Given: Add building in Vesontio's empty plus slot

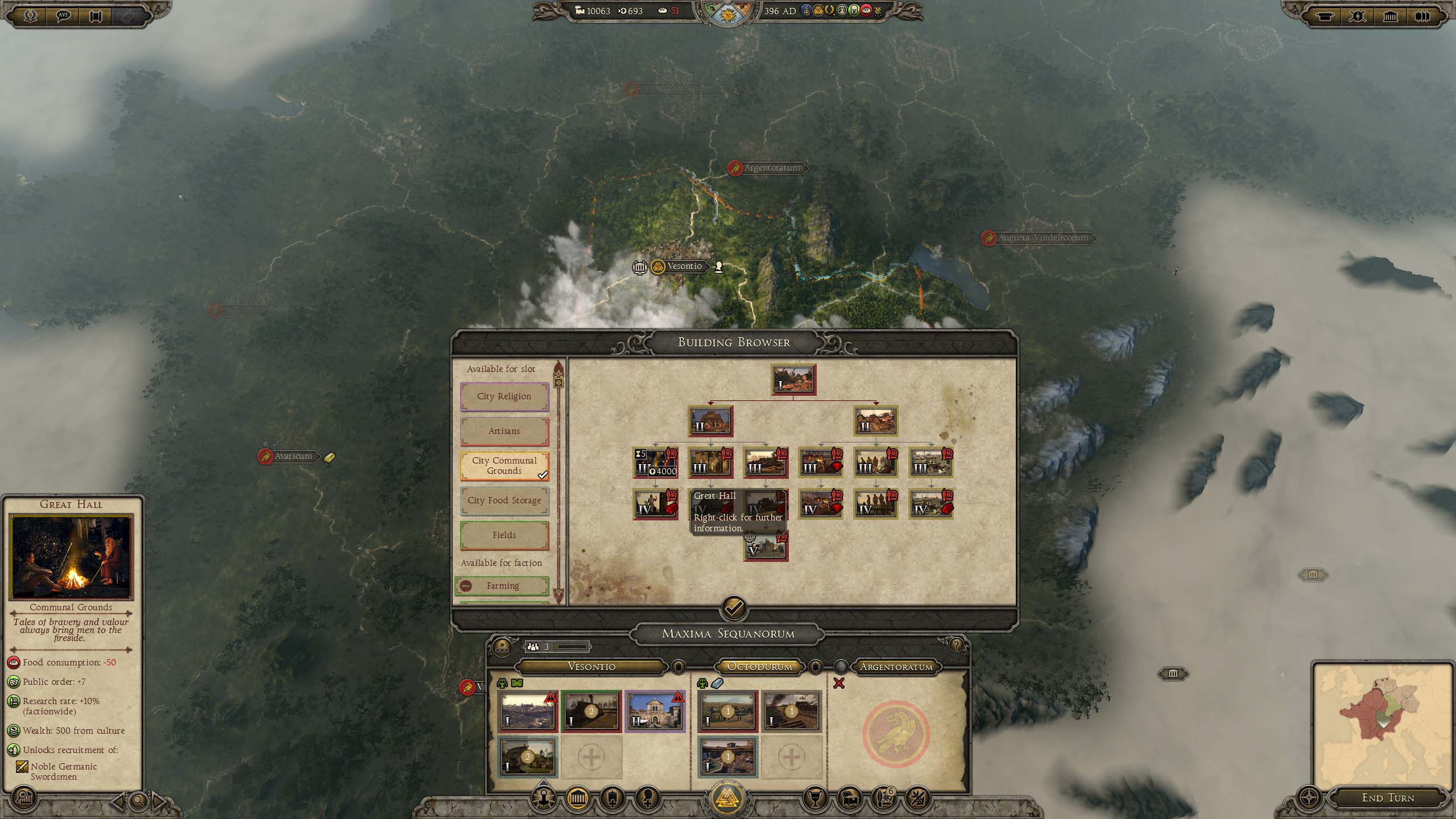Looking at the screenshot, I should [x=591, y=757].
